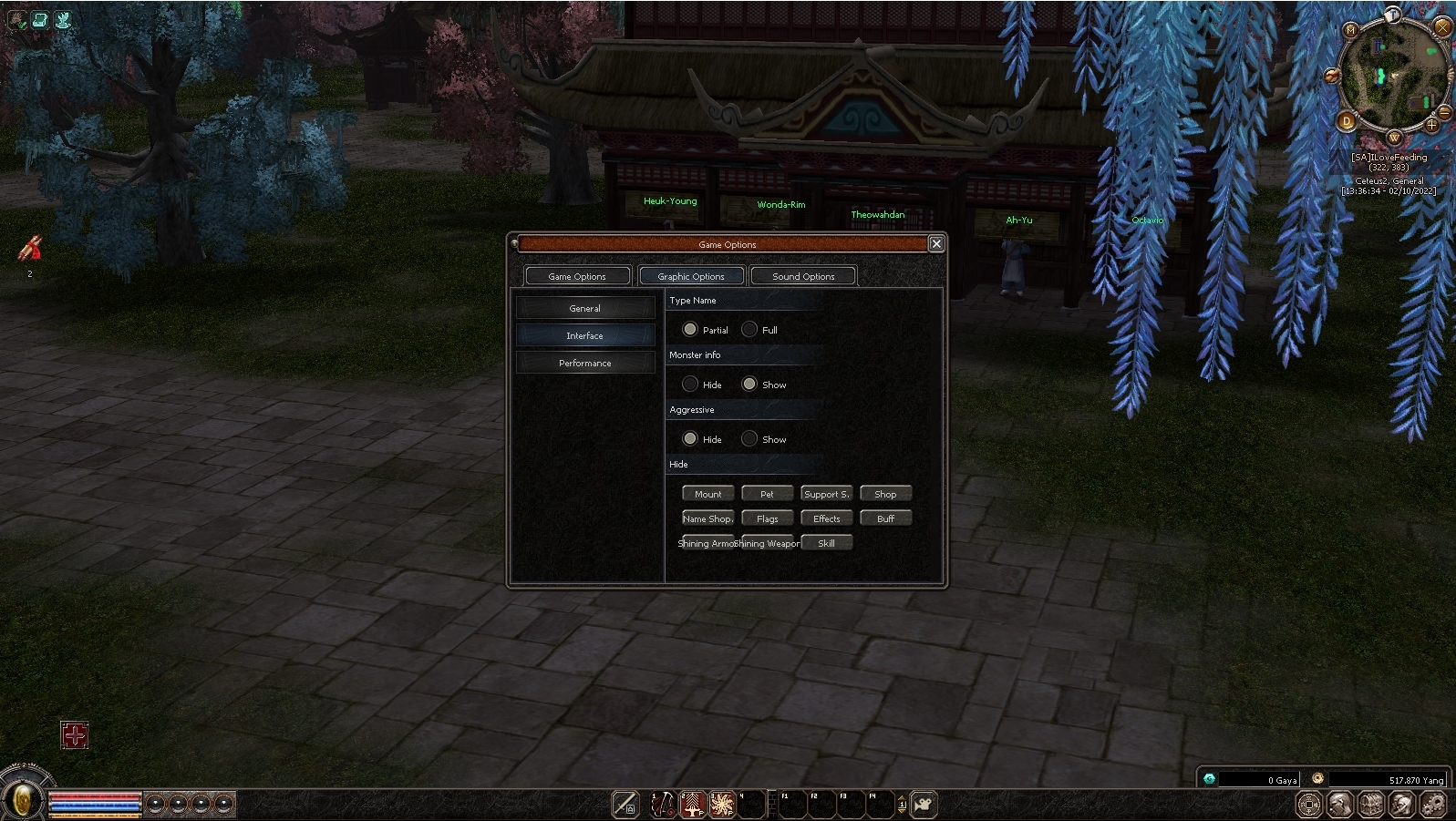
Task: Open the Sound Options tab
Action: (x=803, y=275)
